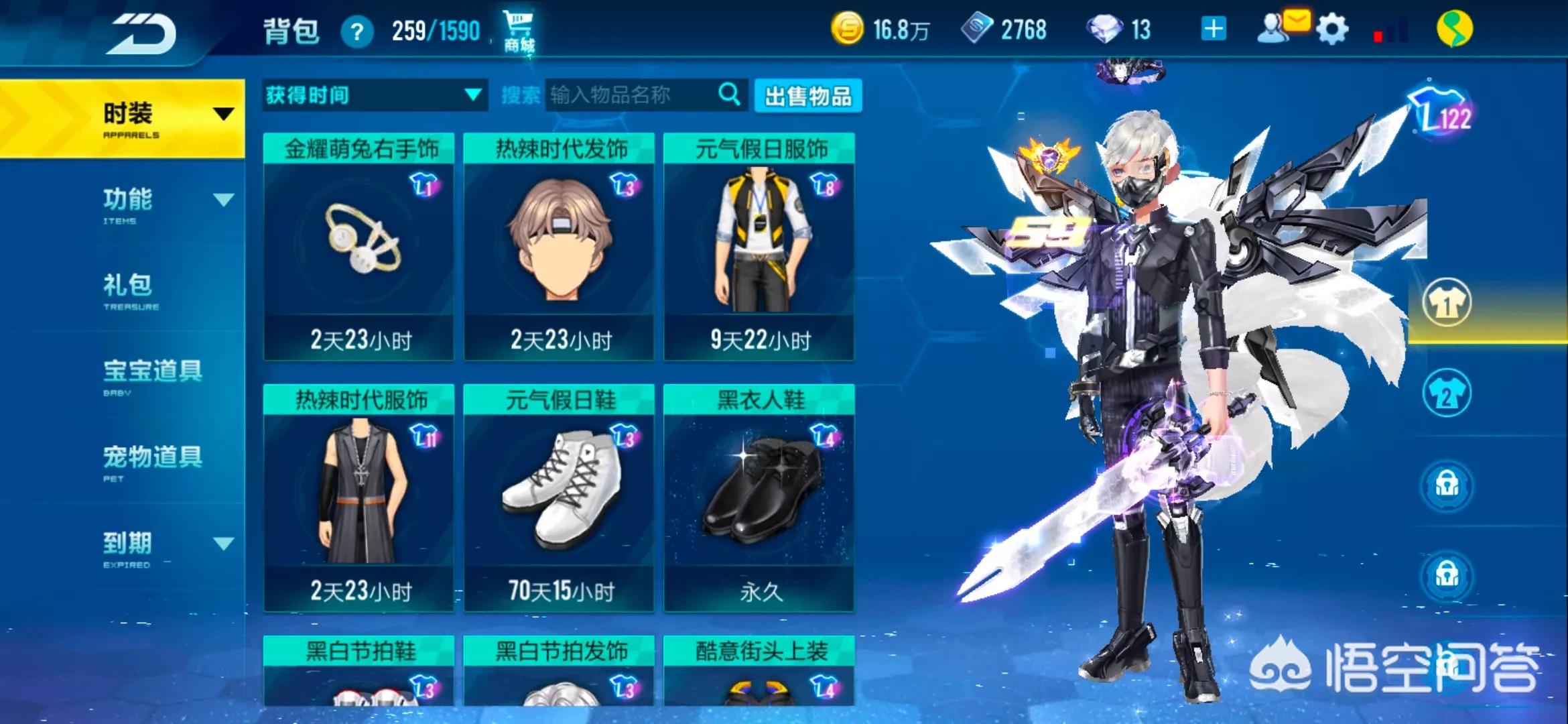
Task: Show the 宝宝道具 baby items
Action: [152, 375]
